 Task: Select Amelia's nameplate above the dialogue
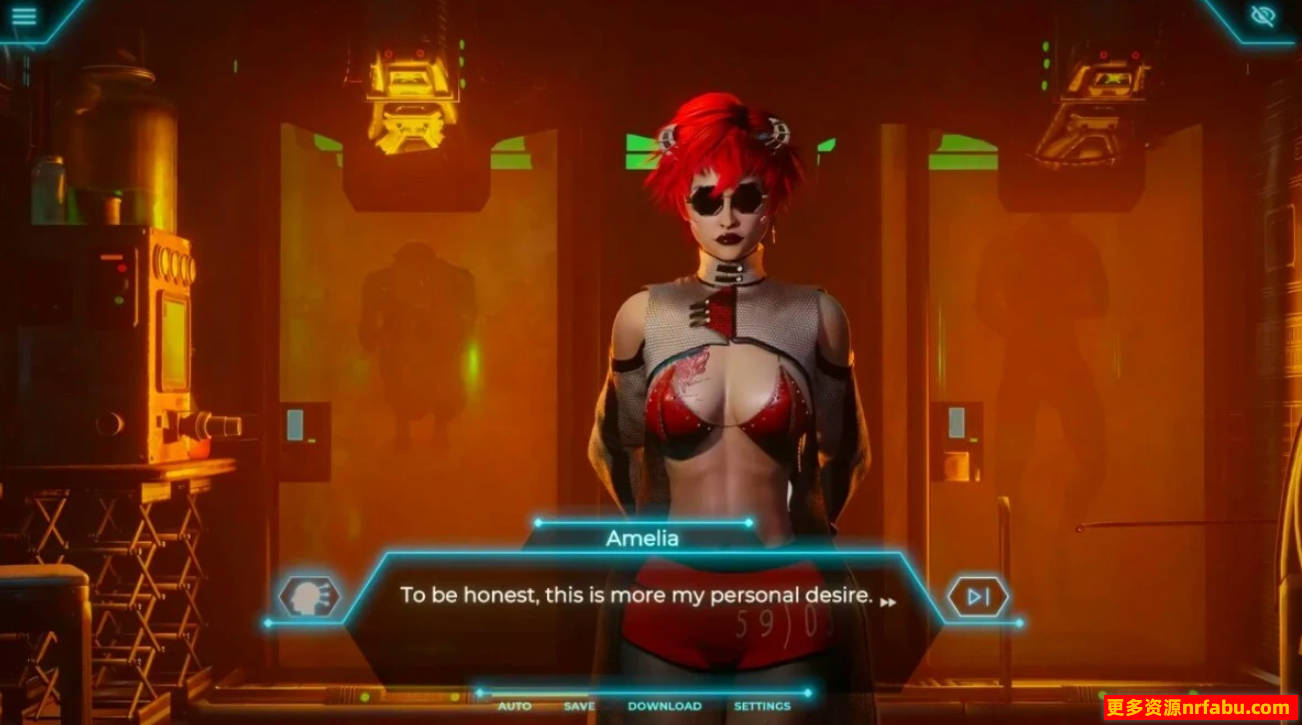coord(643,539)
